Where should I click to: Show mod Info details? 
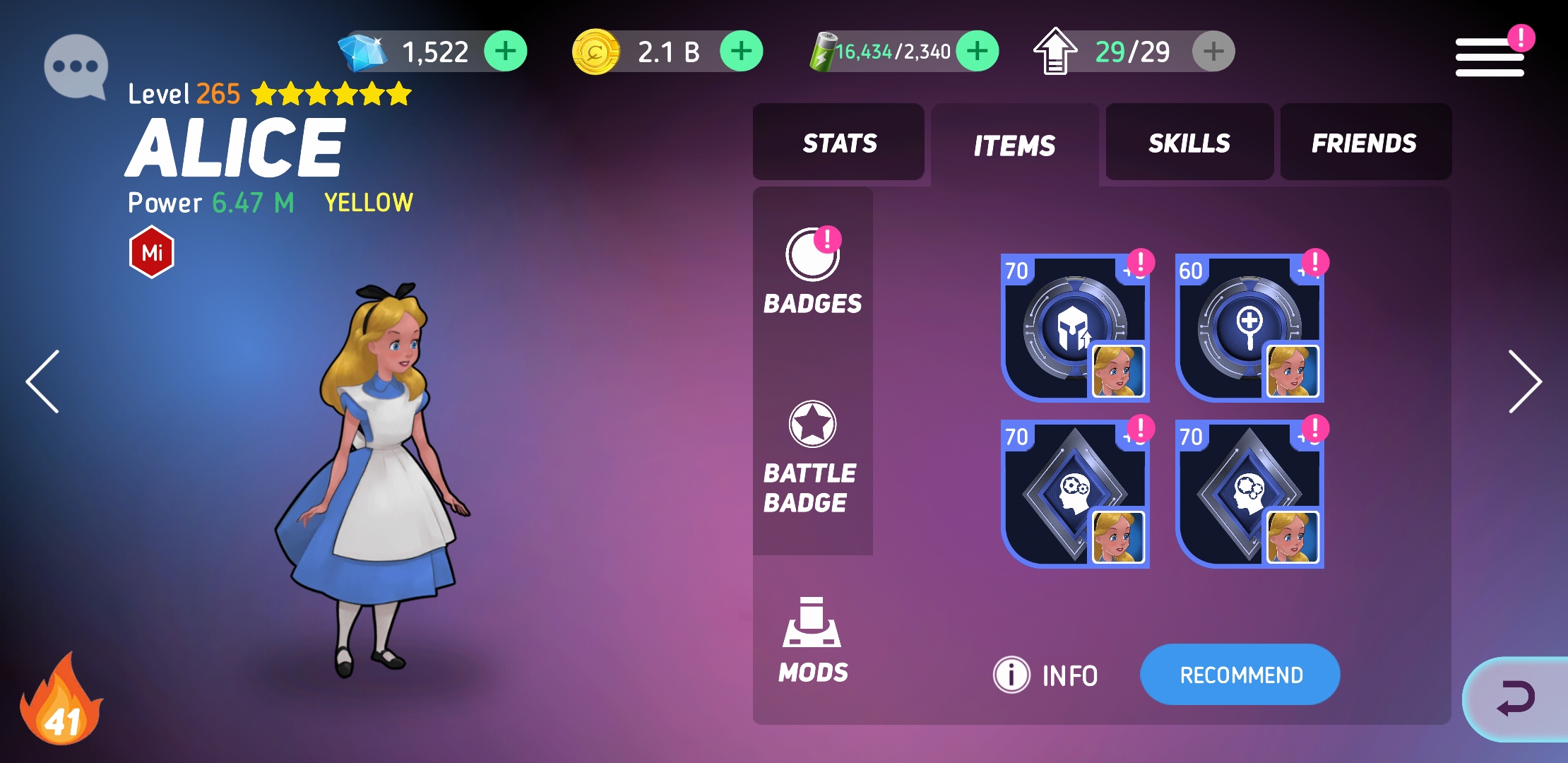[x=1047, y=675]
